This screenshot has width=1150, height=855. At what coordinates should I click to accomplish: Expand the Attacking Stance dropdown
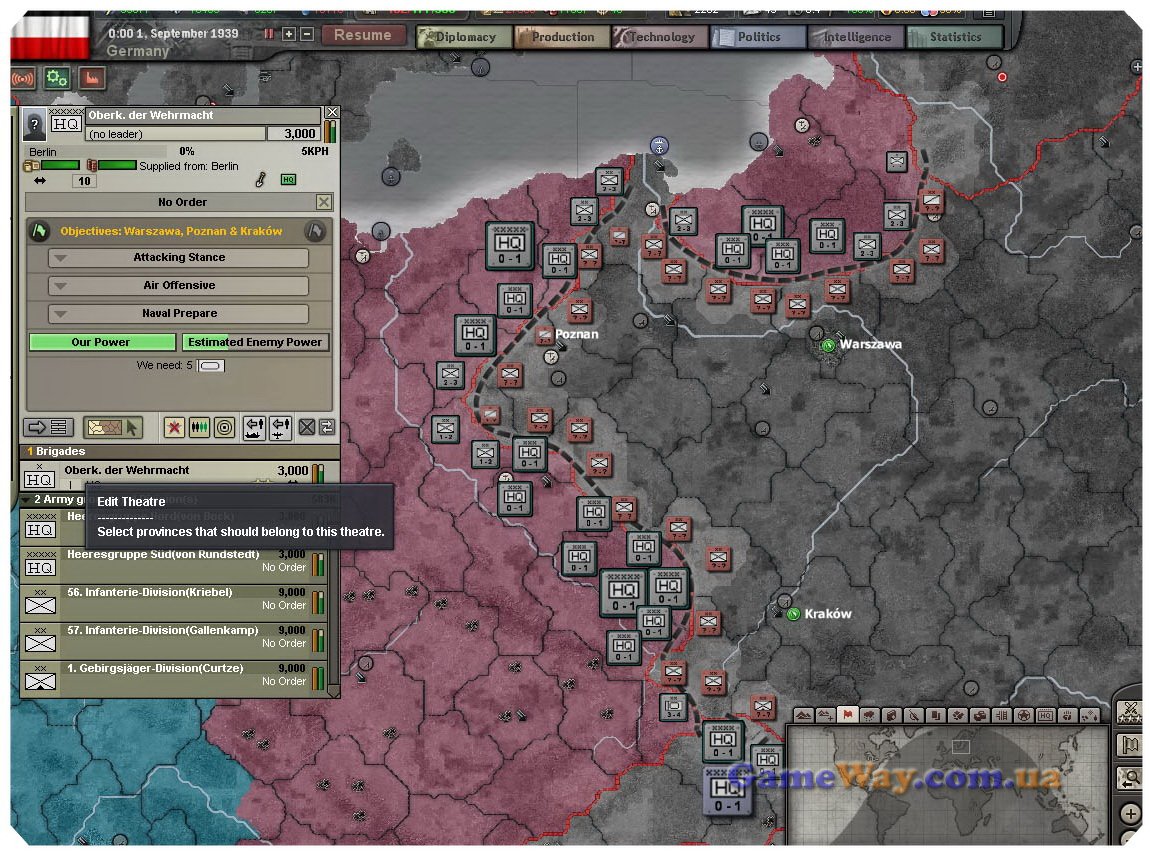point(179,258)
